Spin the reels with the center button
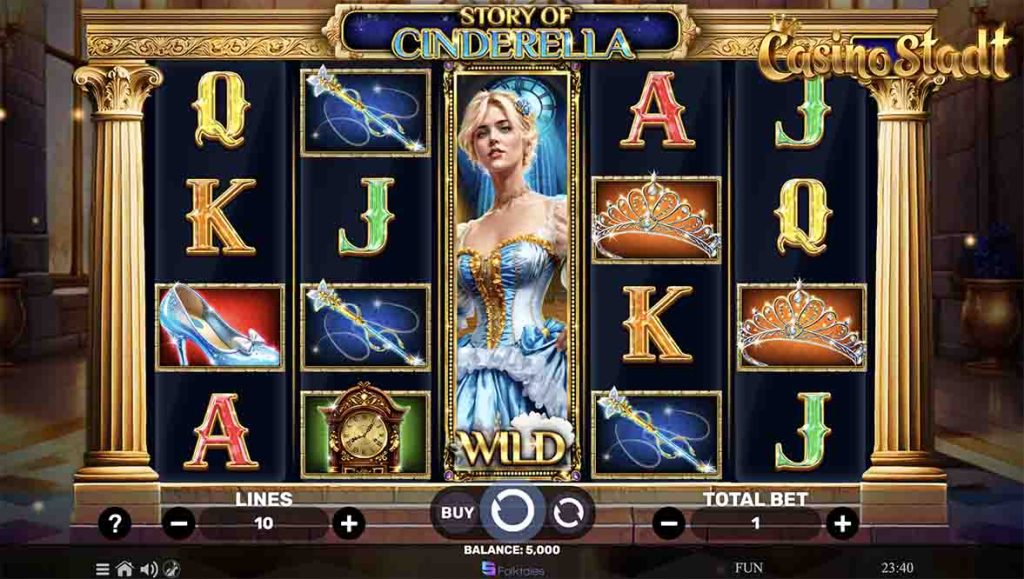 512,512
